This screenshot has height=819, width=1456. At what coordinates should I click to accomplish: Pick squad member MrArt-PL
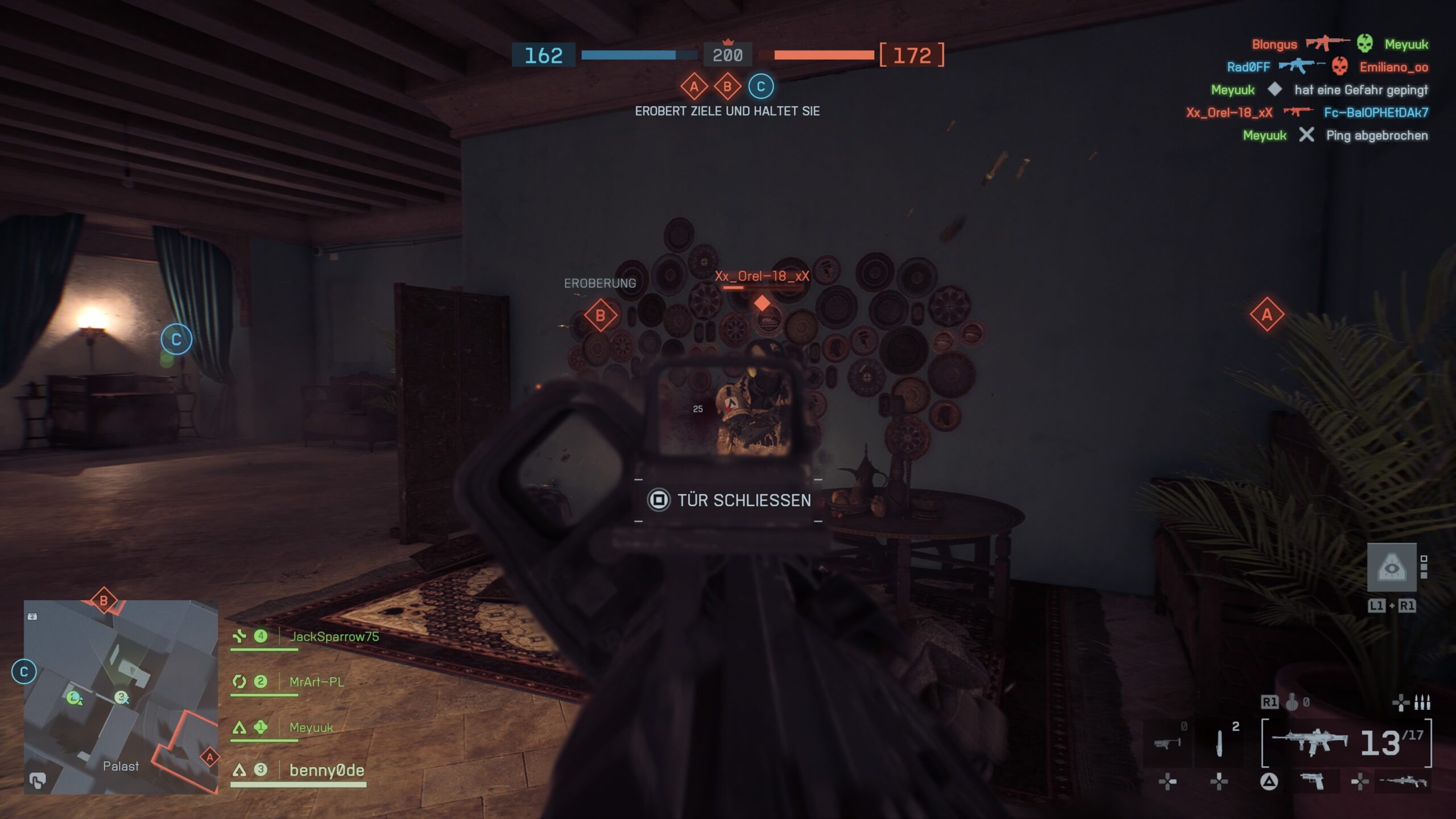tap(316, 682)
